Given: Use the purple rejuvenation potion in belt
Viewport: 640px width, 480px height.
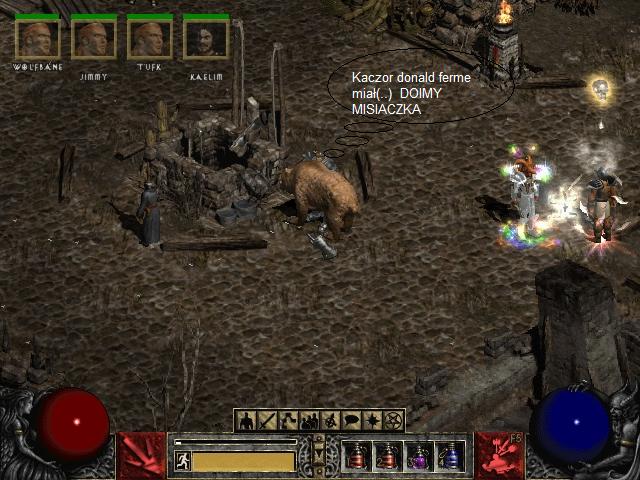Looking at the screenshot, I should [419, 458].
